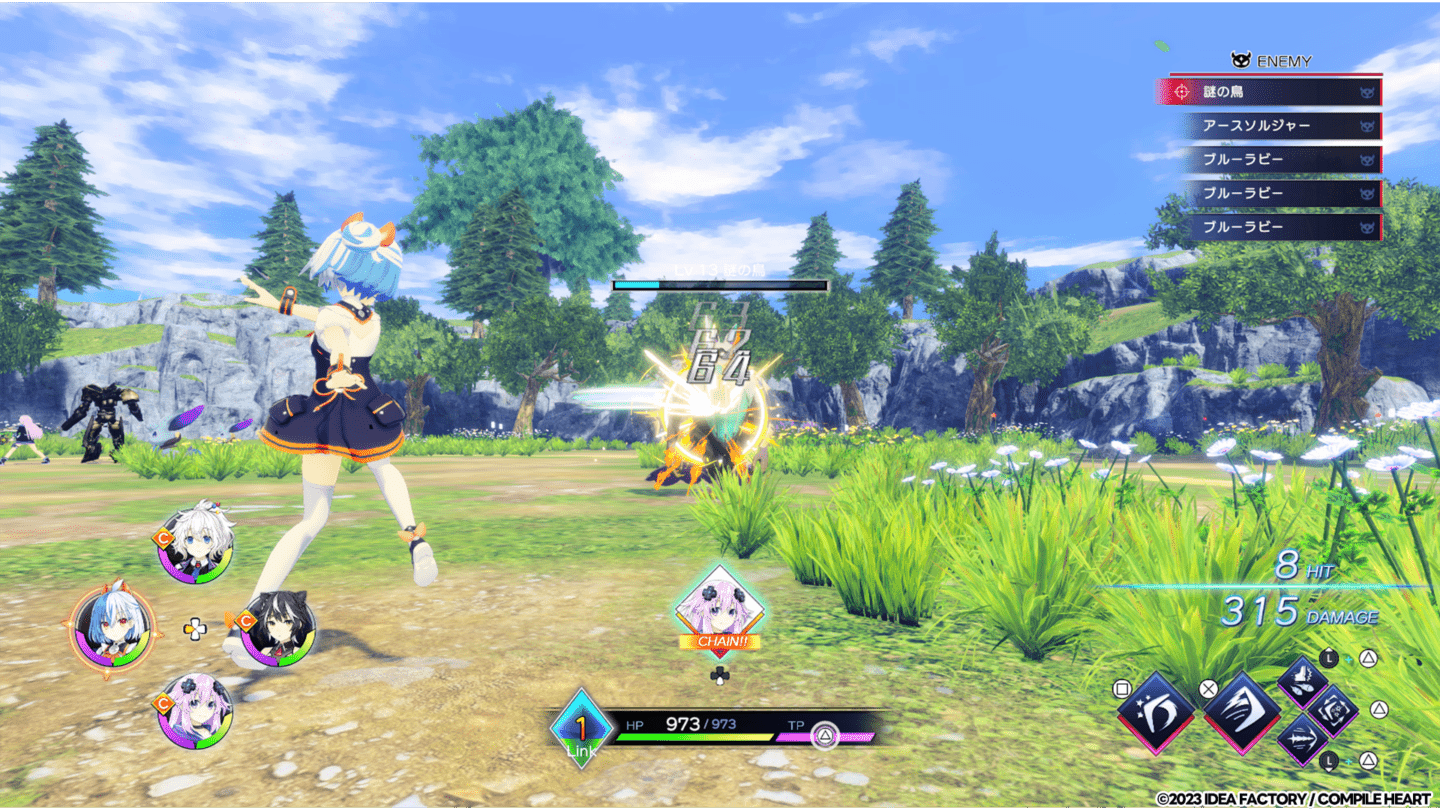Toggle the C badge on black-haired portrait
Screen dimensions: 1440x810
pos(246,621)
